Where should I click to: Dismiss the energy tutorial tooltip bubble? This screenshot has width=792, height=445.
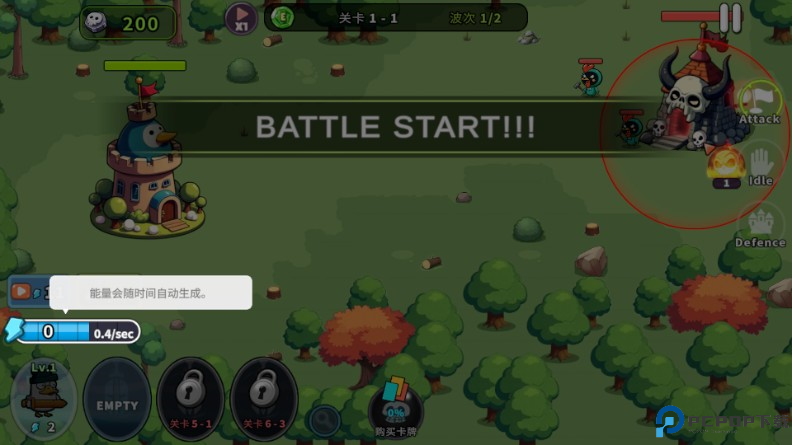pyautogui.click(x=150, y=293)
